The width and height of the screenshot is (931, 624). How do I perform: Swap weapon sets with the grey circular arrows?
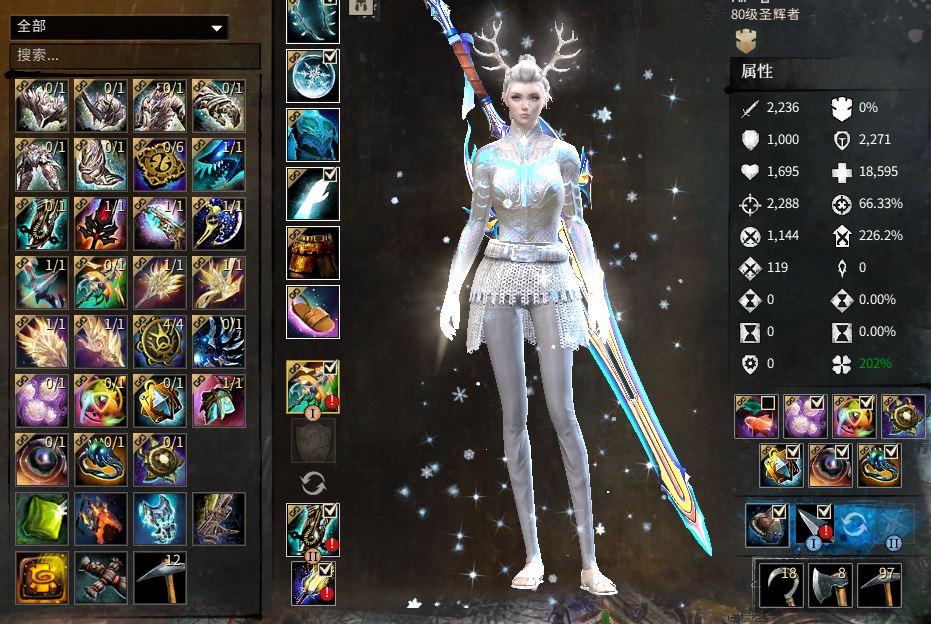click(x=313, y=484)
